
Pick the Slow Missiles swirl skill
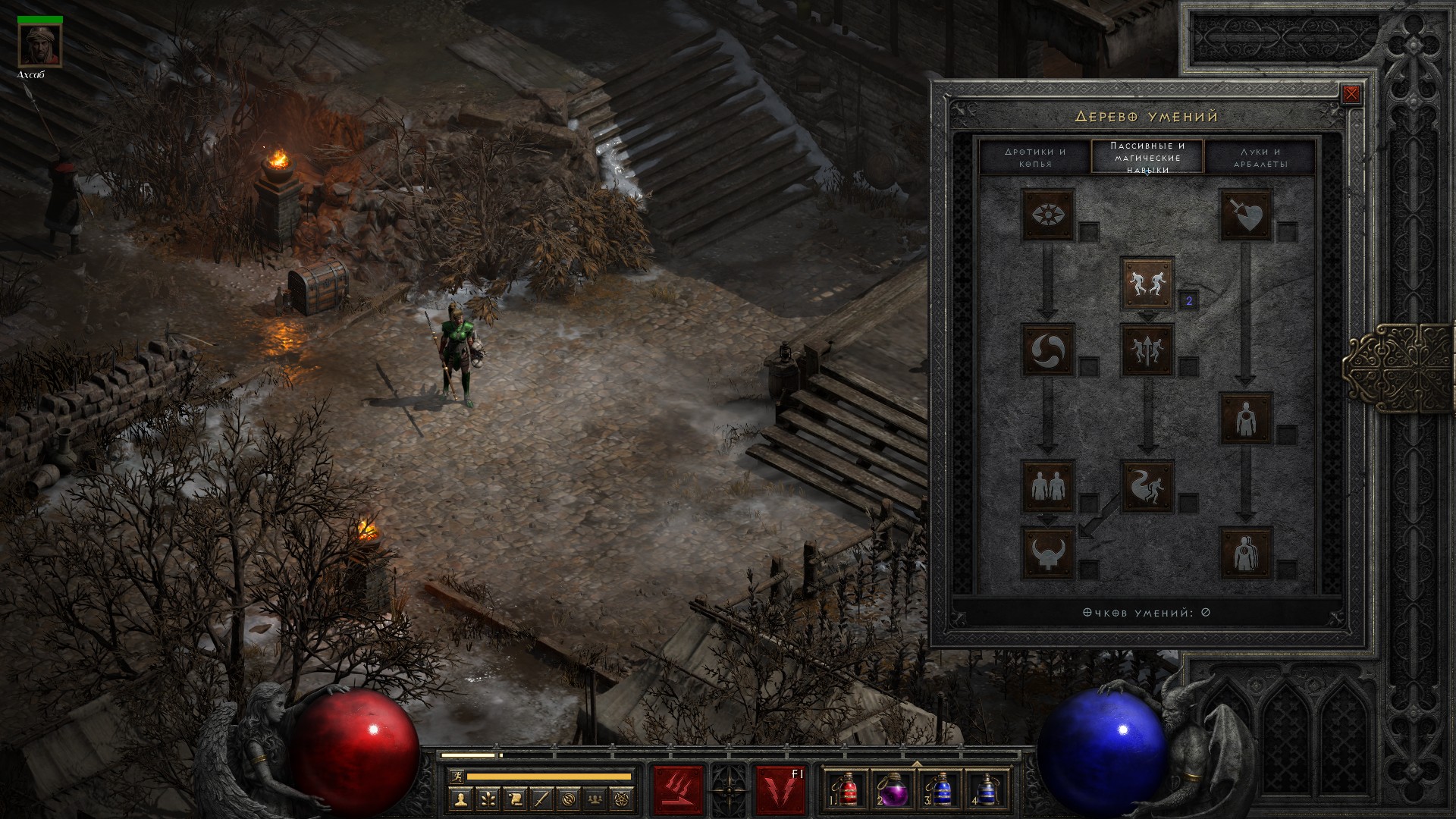(x=1048, y=350)
